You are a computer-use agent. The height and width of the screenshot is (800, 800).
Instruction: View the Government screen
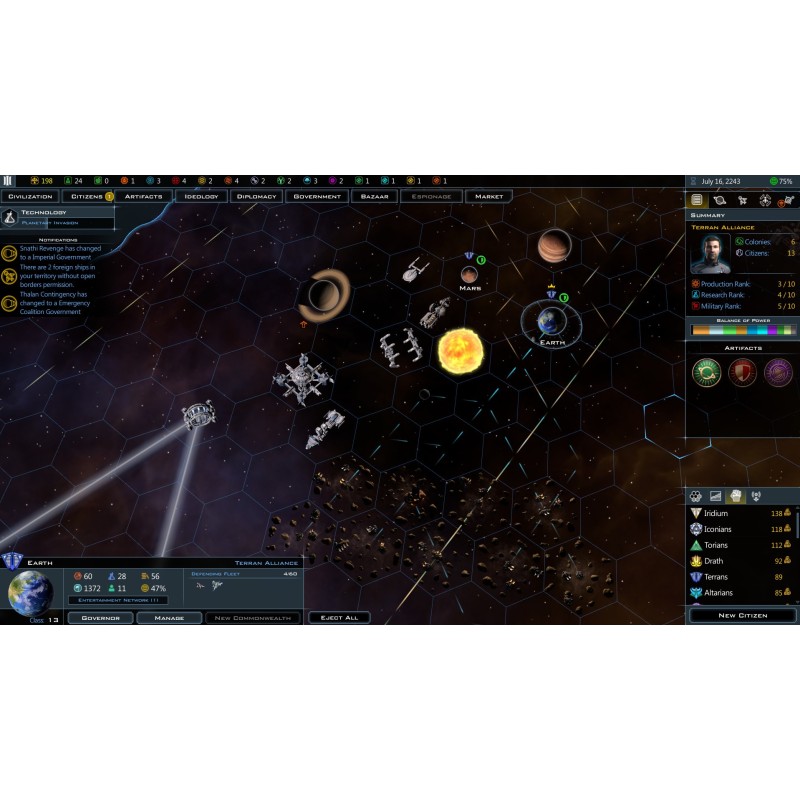[x=317, y=196]
